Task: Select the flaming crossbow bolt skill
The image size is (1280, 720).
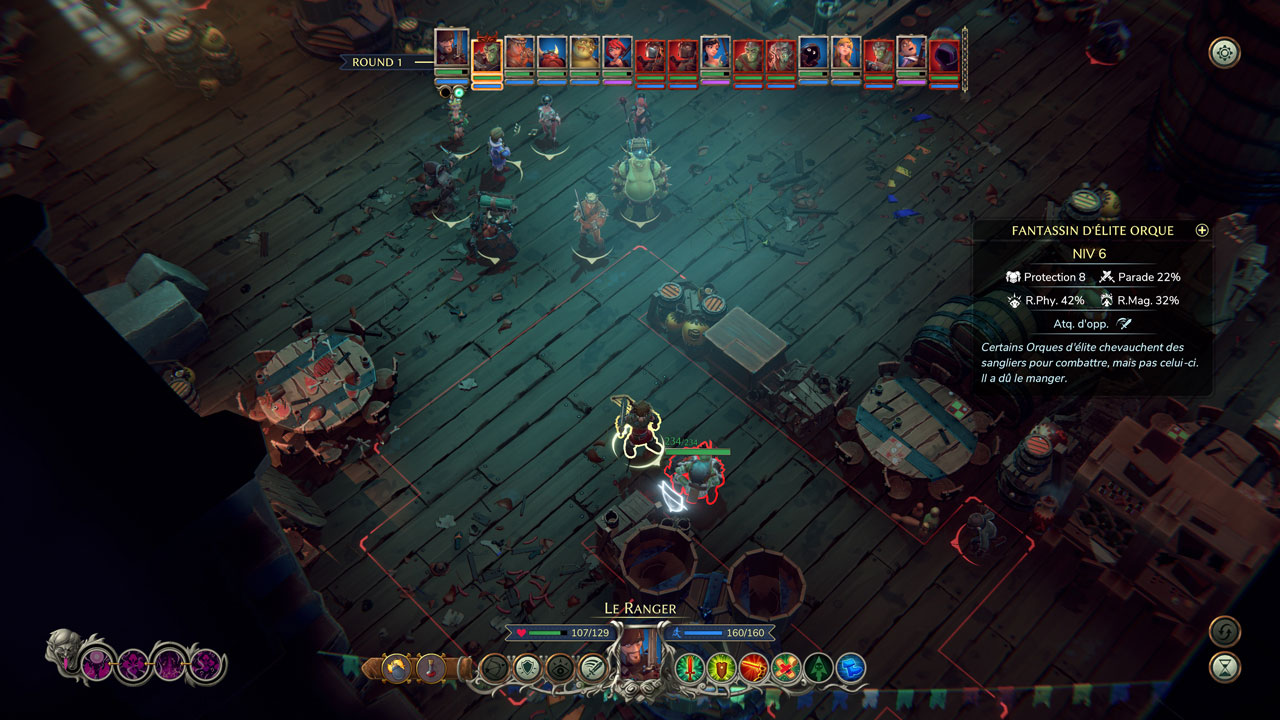Action: [754, 667]
